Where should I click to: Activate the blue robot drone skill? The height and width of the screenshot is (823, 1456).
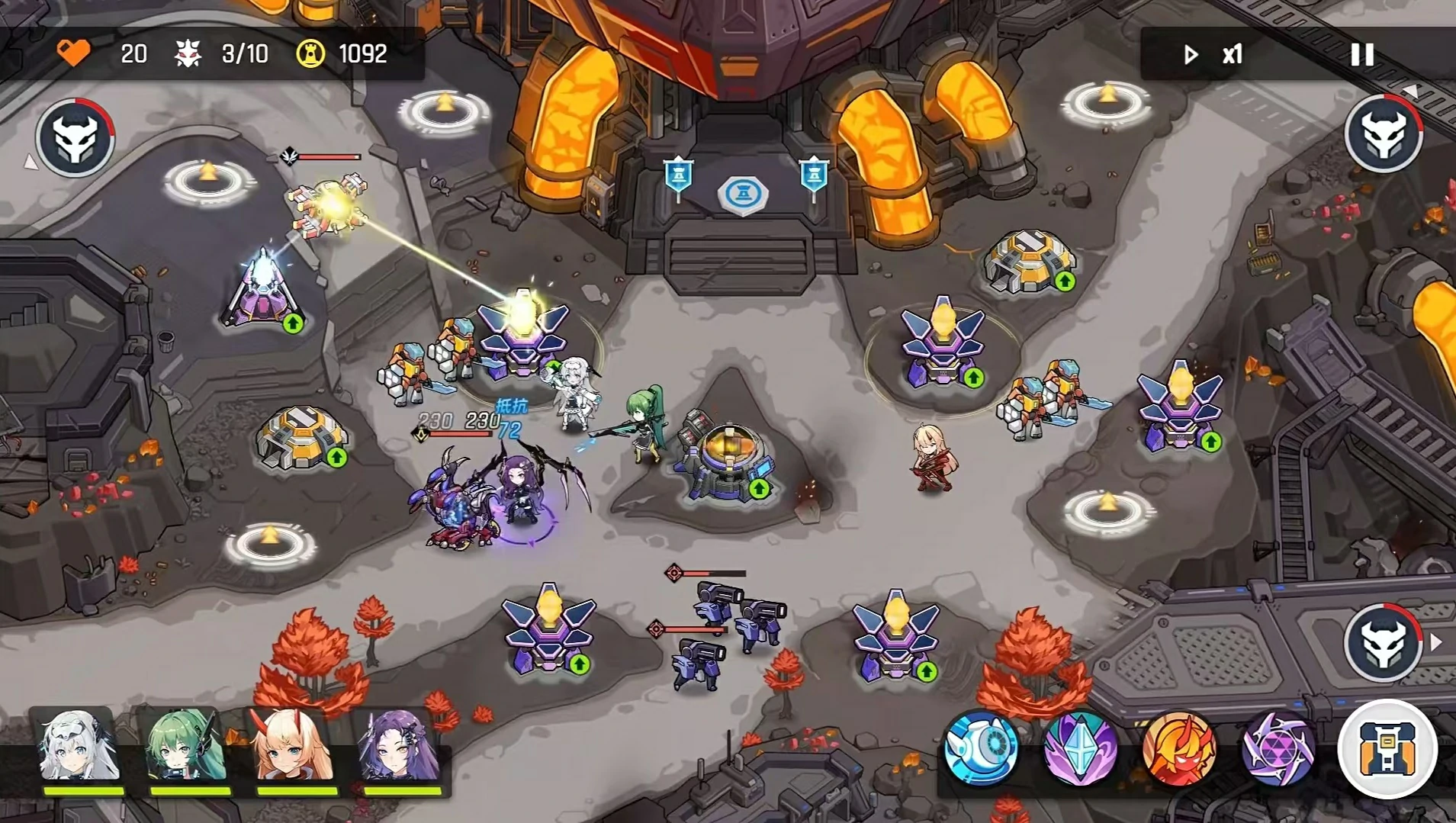(980, 748)
